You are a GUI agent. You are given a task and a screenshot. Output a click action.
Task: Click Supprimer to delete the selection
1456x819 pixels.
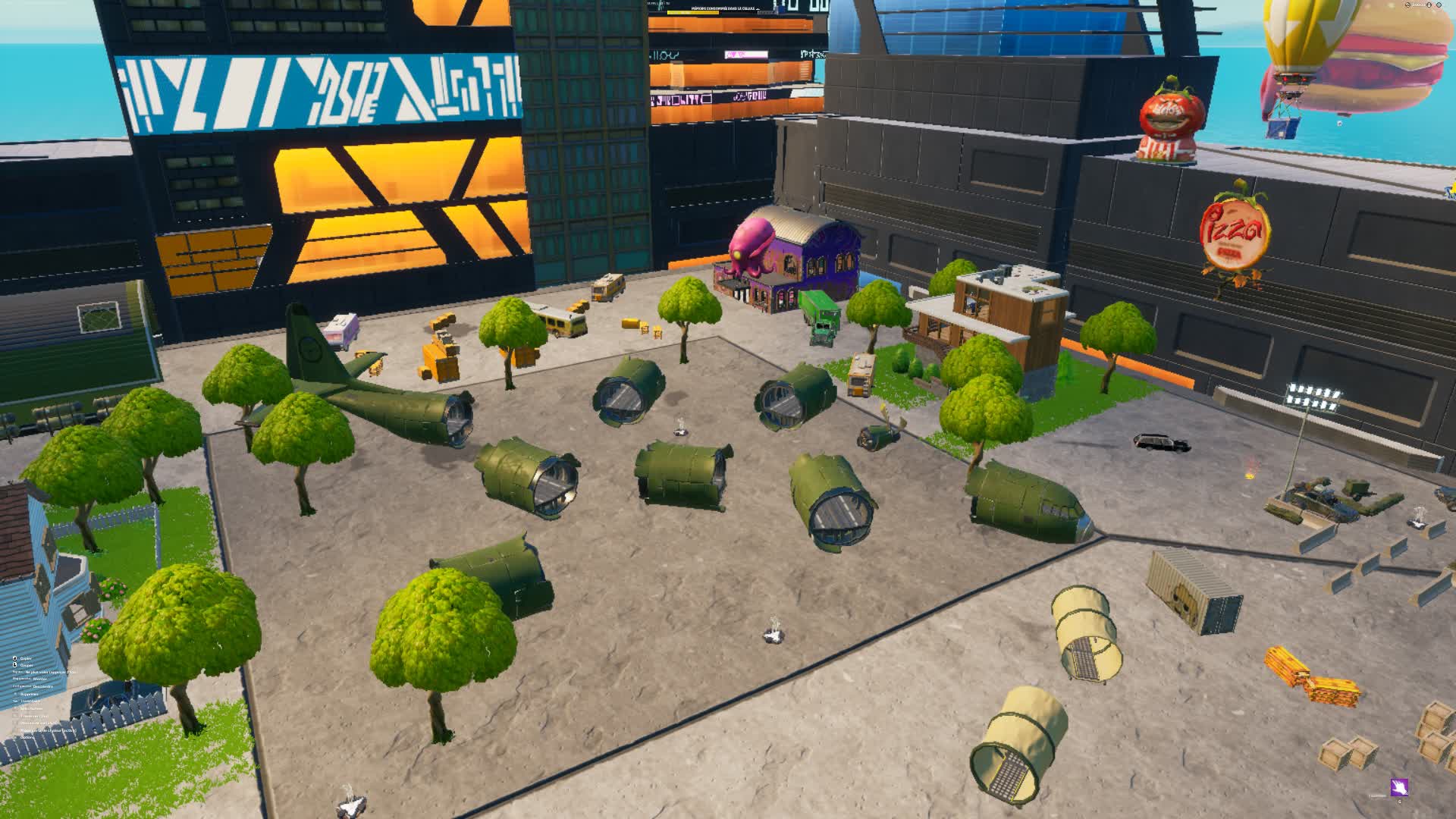pyautogui.click(x=30, y=694)
